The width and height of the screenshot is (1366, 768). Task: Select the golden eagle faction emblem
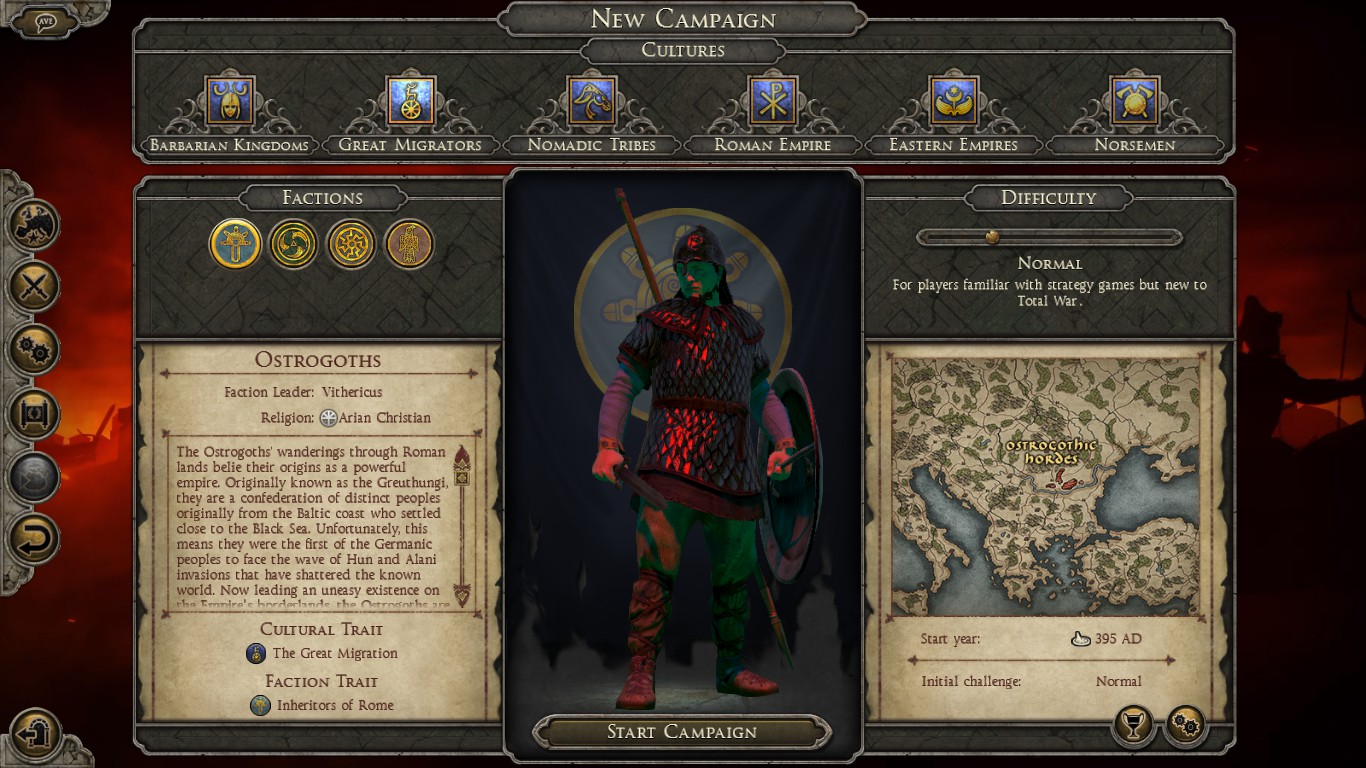409,244
